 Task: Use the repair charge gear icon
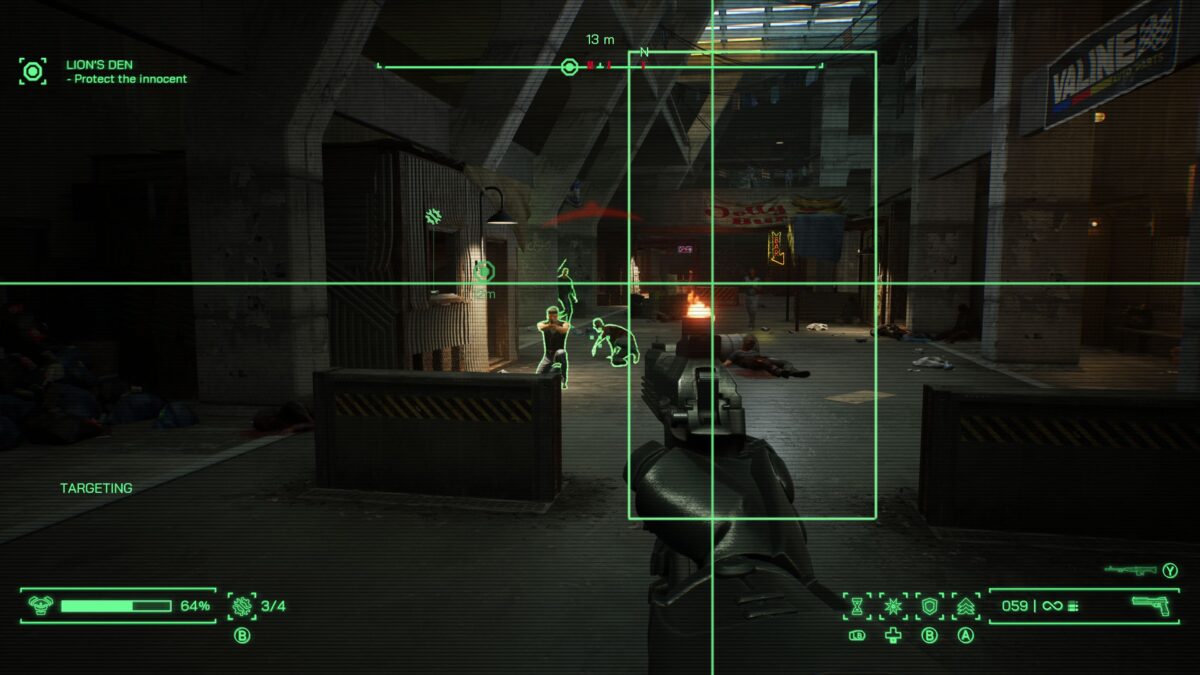[x=241, y=605]
